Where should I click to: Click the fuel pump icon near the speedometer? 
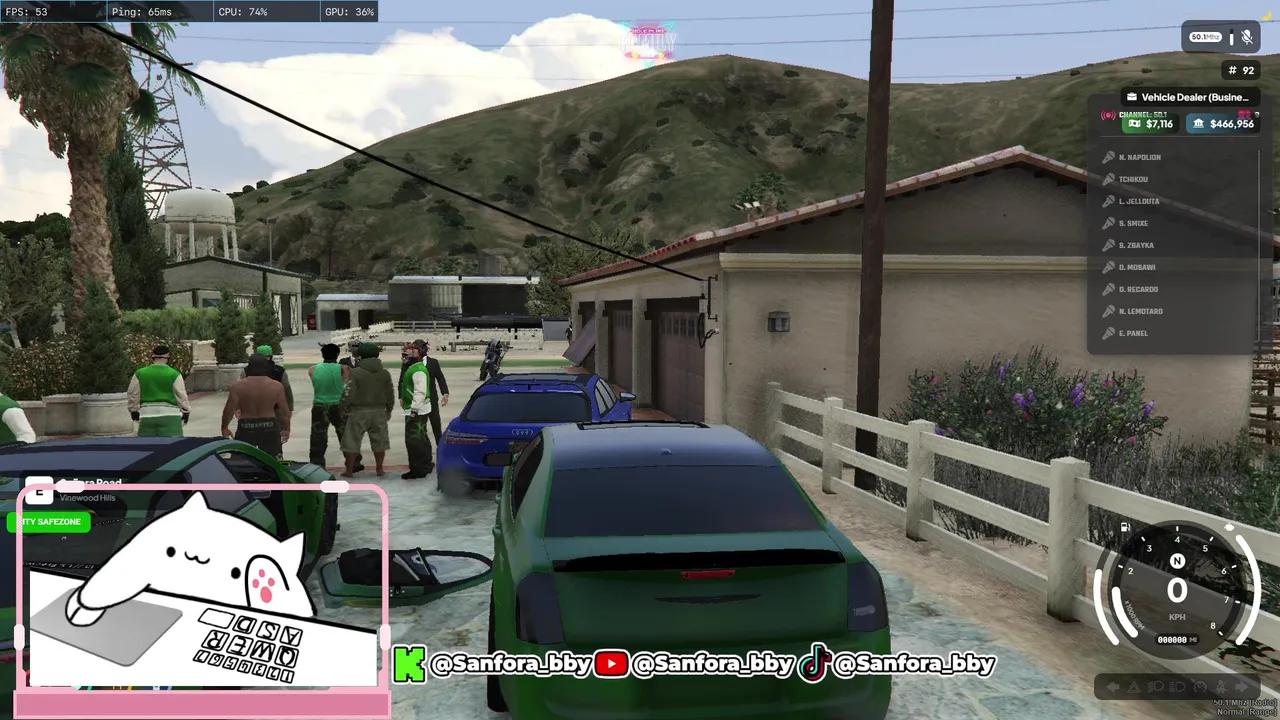pyautogui.click(x=1124, y=525)
